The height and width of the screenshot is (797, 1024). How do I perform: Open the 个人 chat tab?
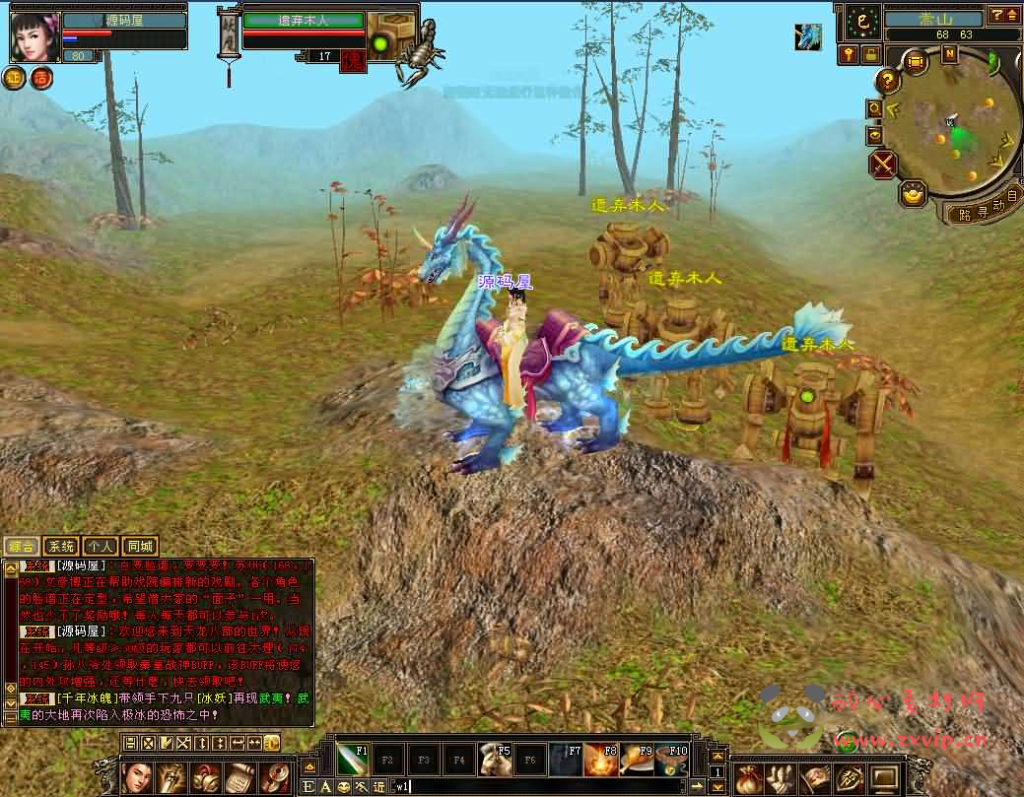point(100,546)
